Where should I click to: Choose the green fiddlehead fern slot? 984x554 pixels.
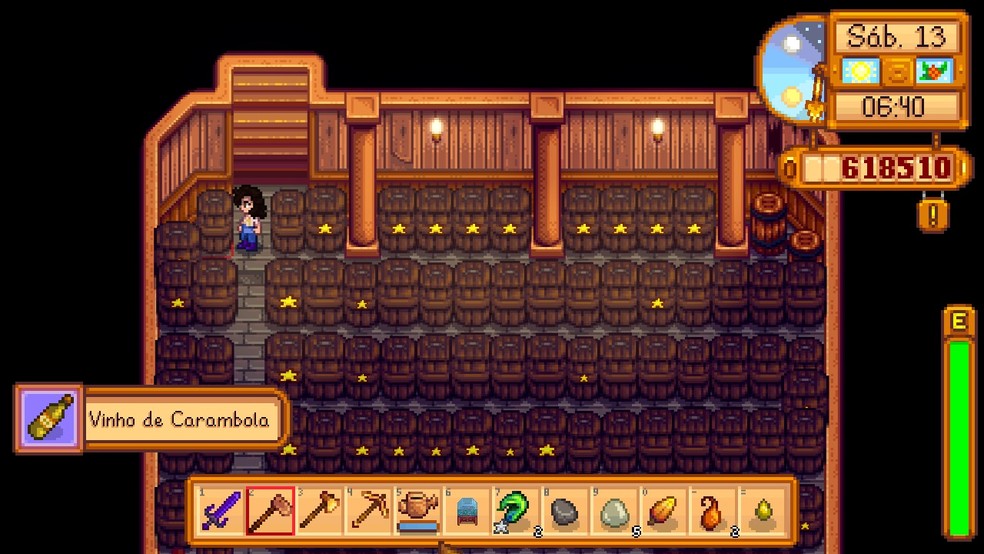(515, 512)
